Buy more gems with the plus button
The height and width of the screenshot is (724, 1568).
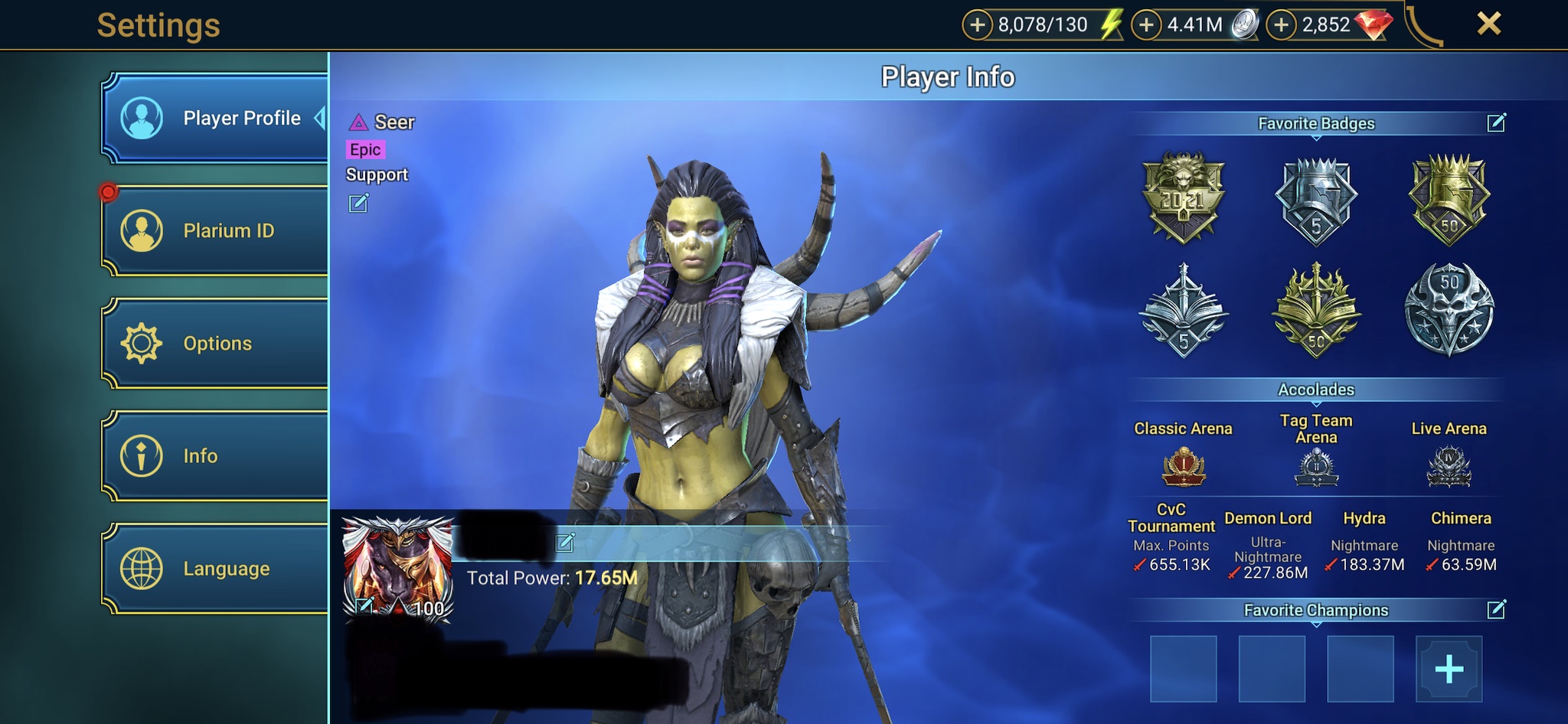point(1281,25)
